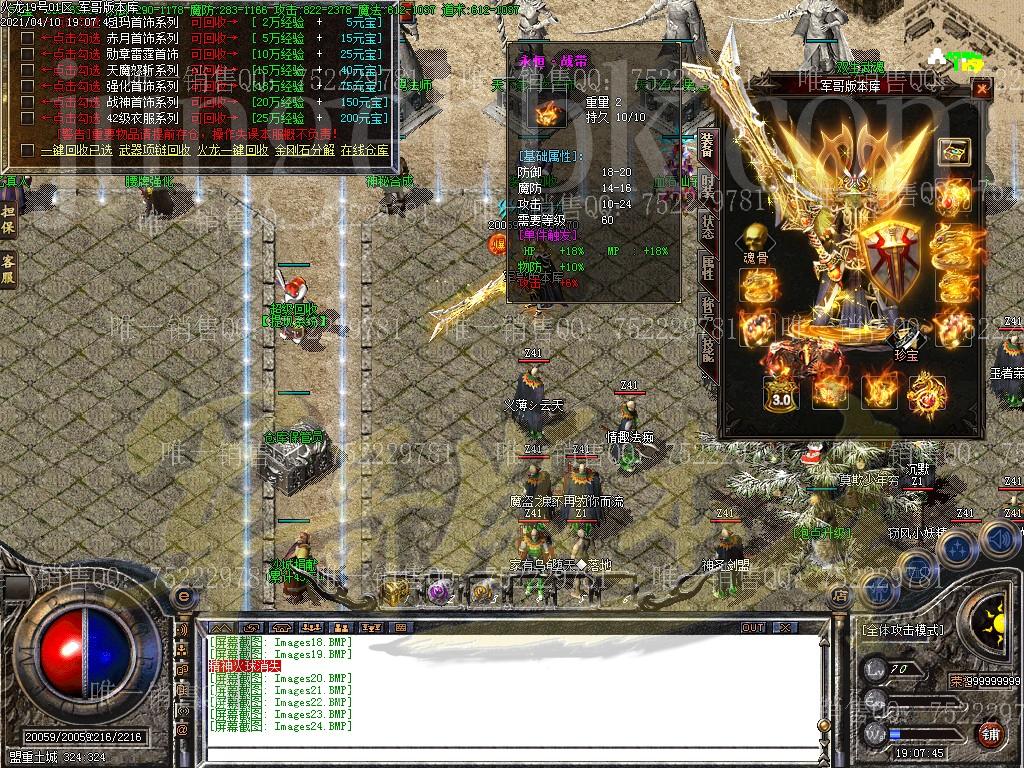
Task: Open the 在线仓库 online warehouse
Action: point(364,150)
